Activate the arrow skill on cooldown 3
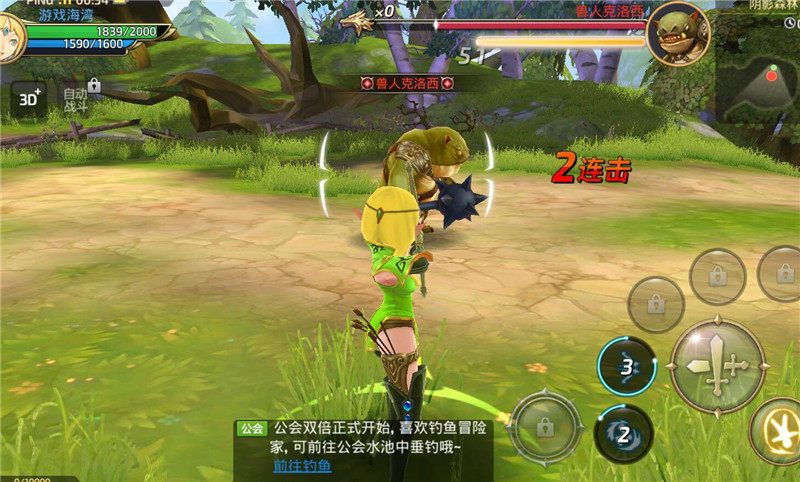This screenshot has width=800, height=482. point(627,366)
